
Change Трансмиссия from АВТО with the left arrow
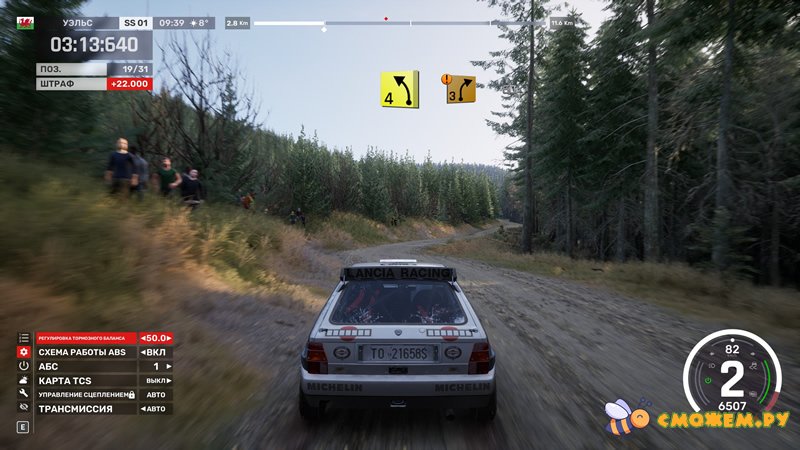coord(144,409)
